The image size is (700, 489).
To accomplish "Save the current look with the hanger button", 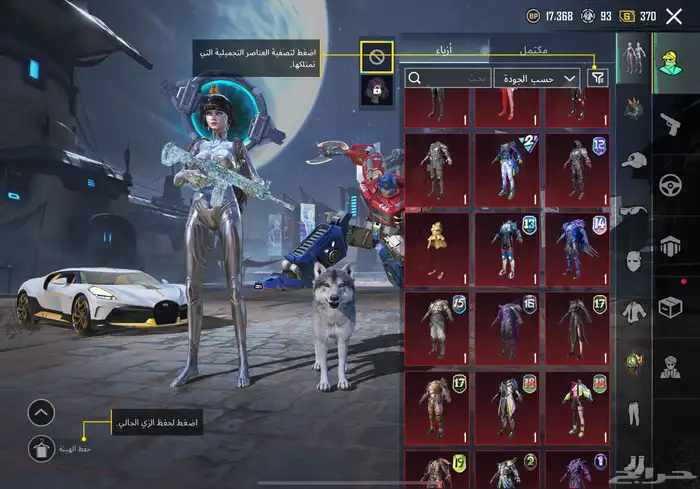I will (x=40, y=449).
